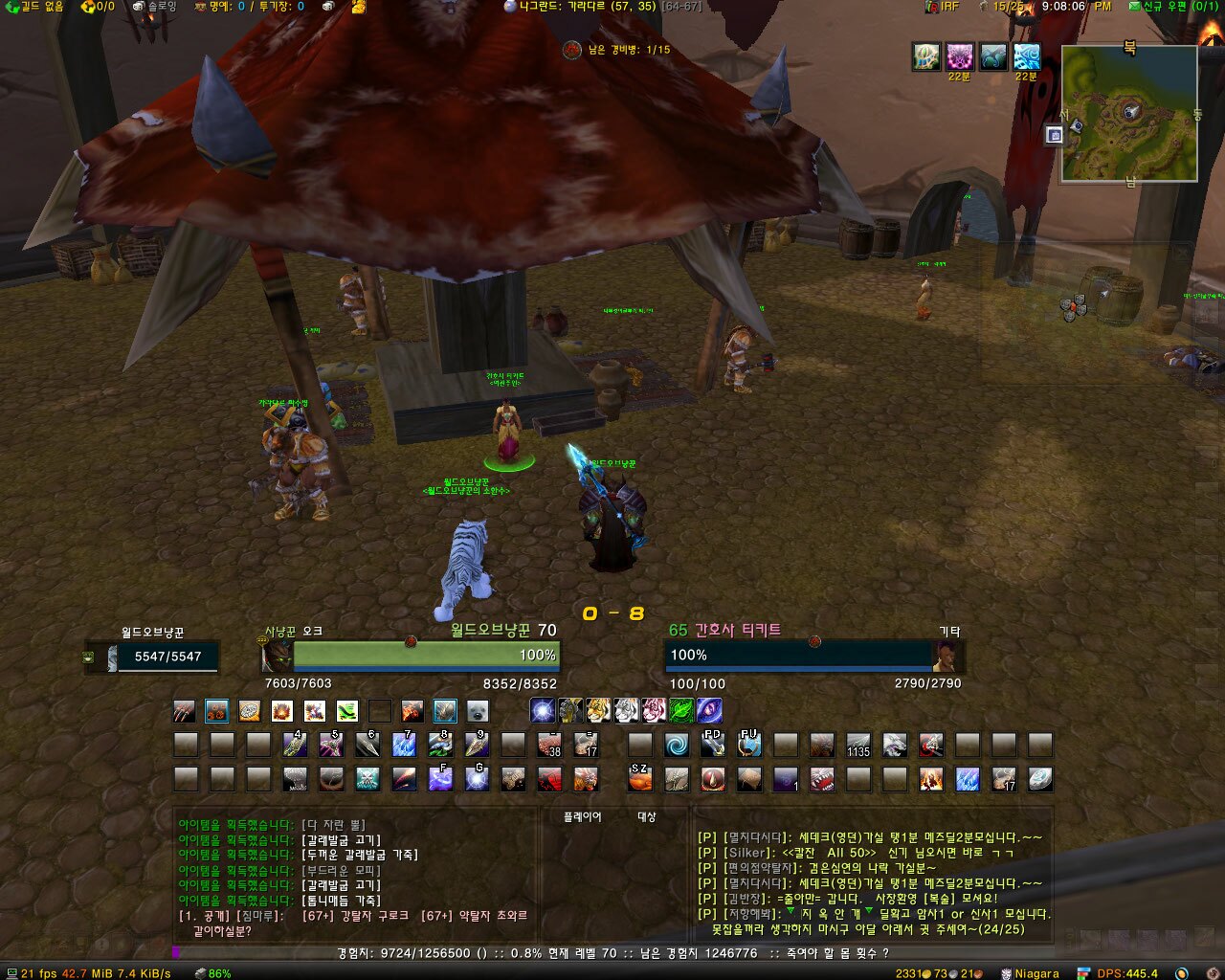Image resolution: width=1225 pixels, height=980 pixels.
Task: Click the target portrait of Nurse Tikit
Action: (949, 657)
